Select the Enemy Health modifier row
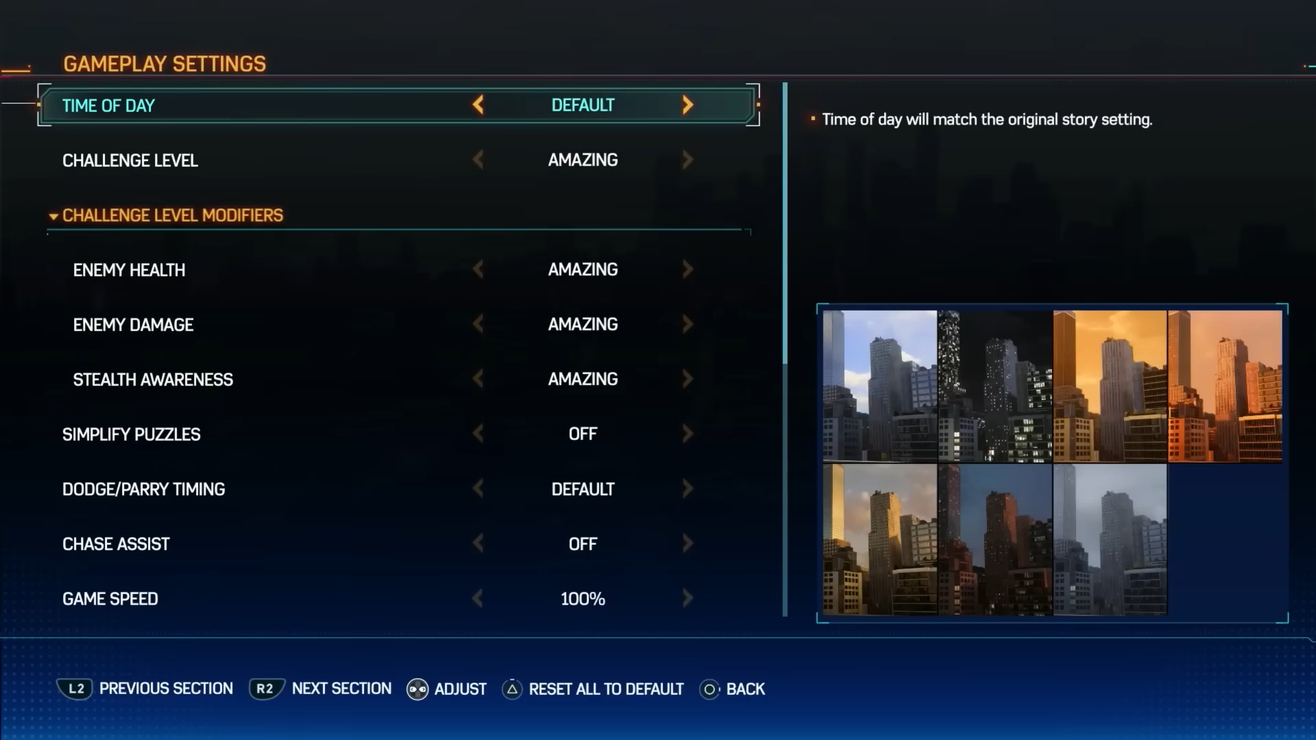 [x=129, y=270]
